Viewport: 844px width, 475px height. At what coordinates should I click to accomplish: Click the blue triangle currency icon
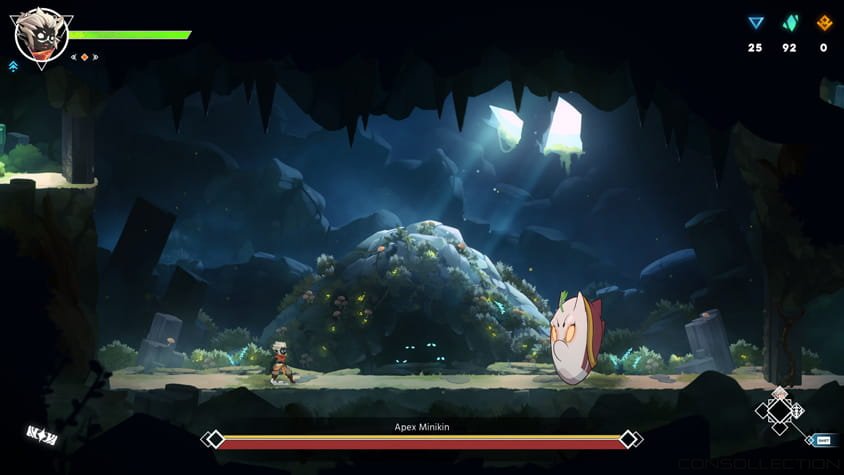point(756,22)
